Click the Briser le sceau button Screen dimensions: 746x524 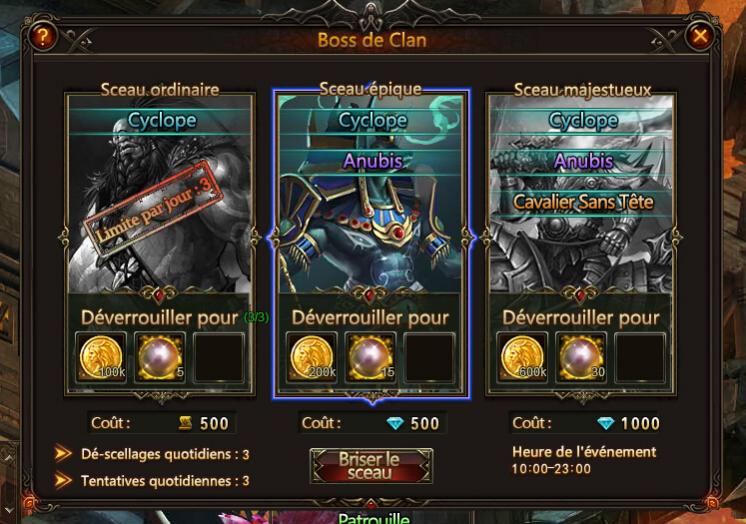[x=371, y=466]
